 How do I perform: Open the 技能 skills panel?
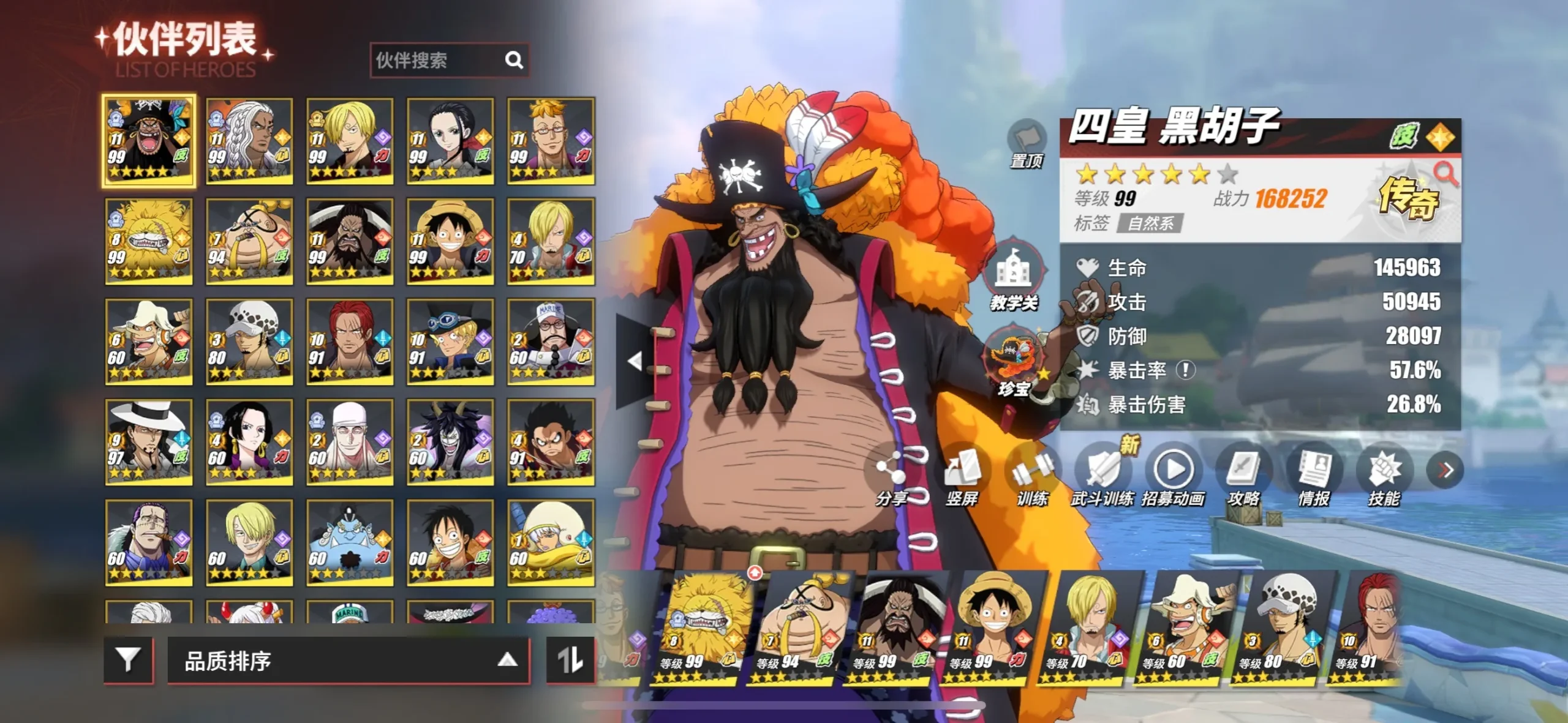pos(1384,478)
